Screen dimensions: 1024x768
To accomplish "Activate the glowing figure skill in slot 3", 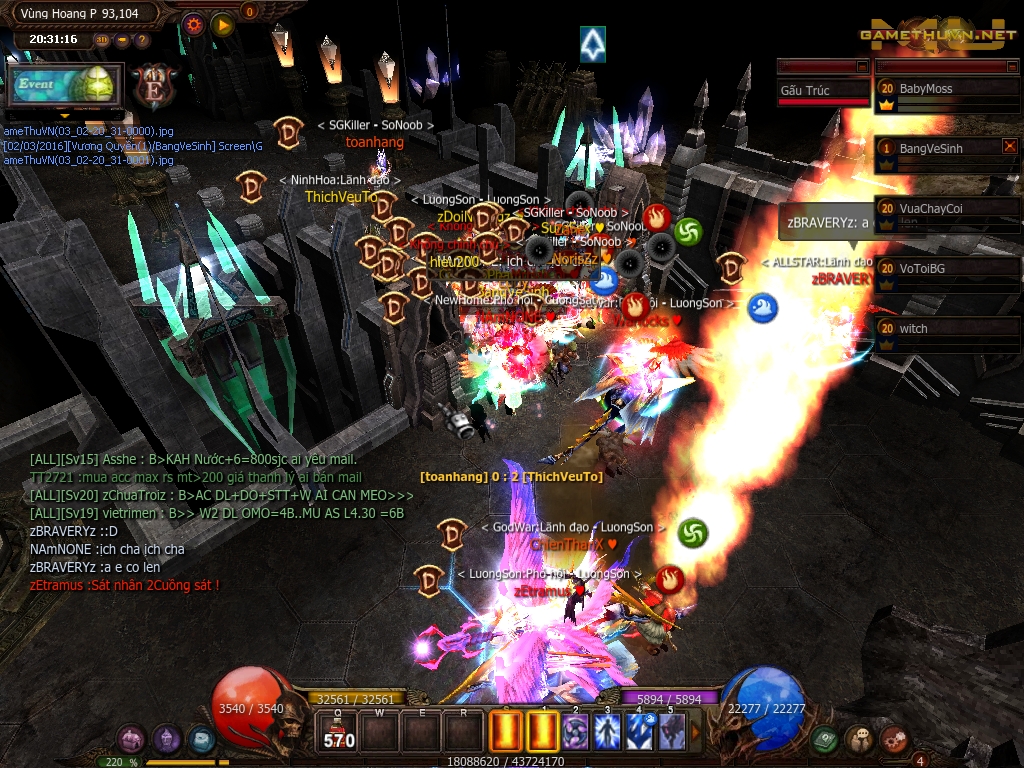I will (607, 731).
